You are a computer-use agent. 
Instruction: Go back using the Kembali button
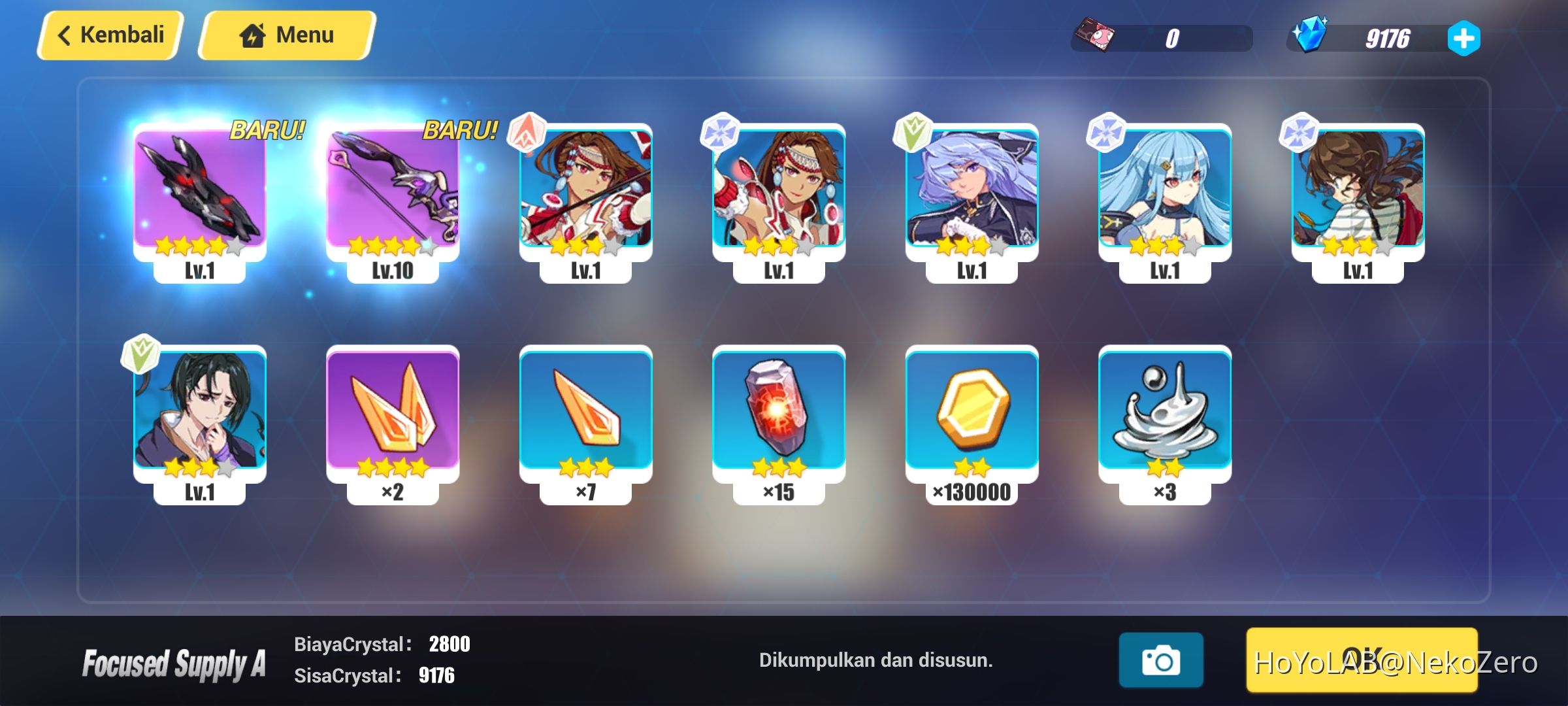click(x=108, y=34)
